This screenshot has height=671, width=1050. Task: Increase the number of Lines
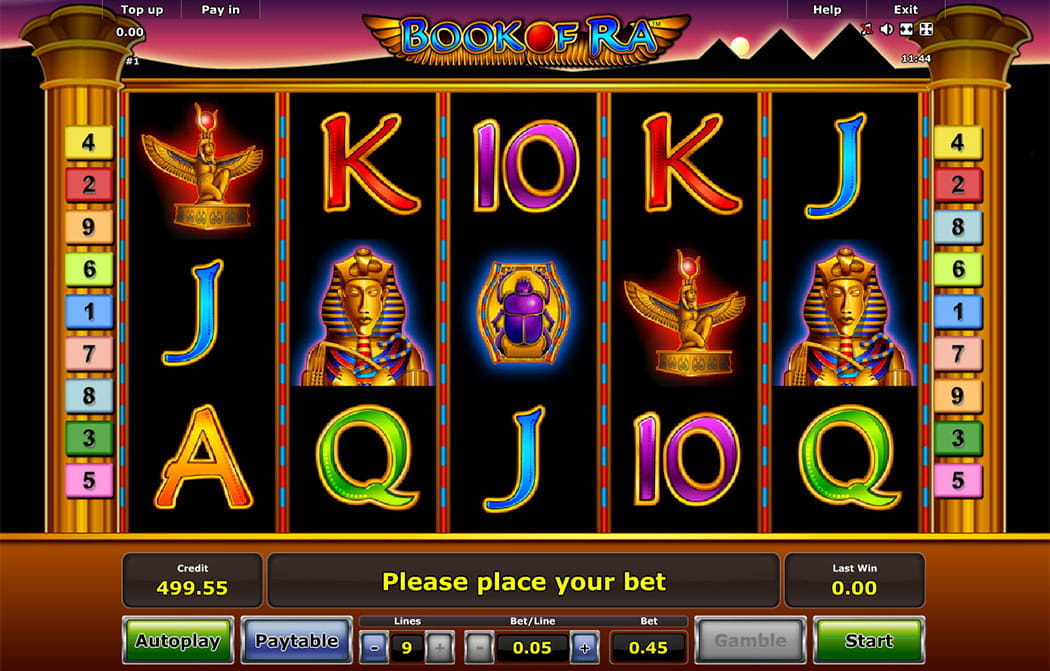(x=438, y=647)
